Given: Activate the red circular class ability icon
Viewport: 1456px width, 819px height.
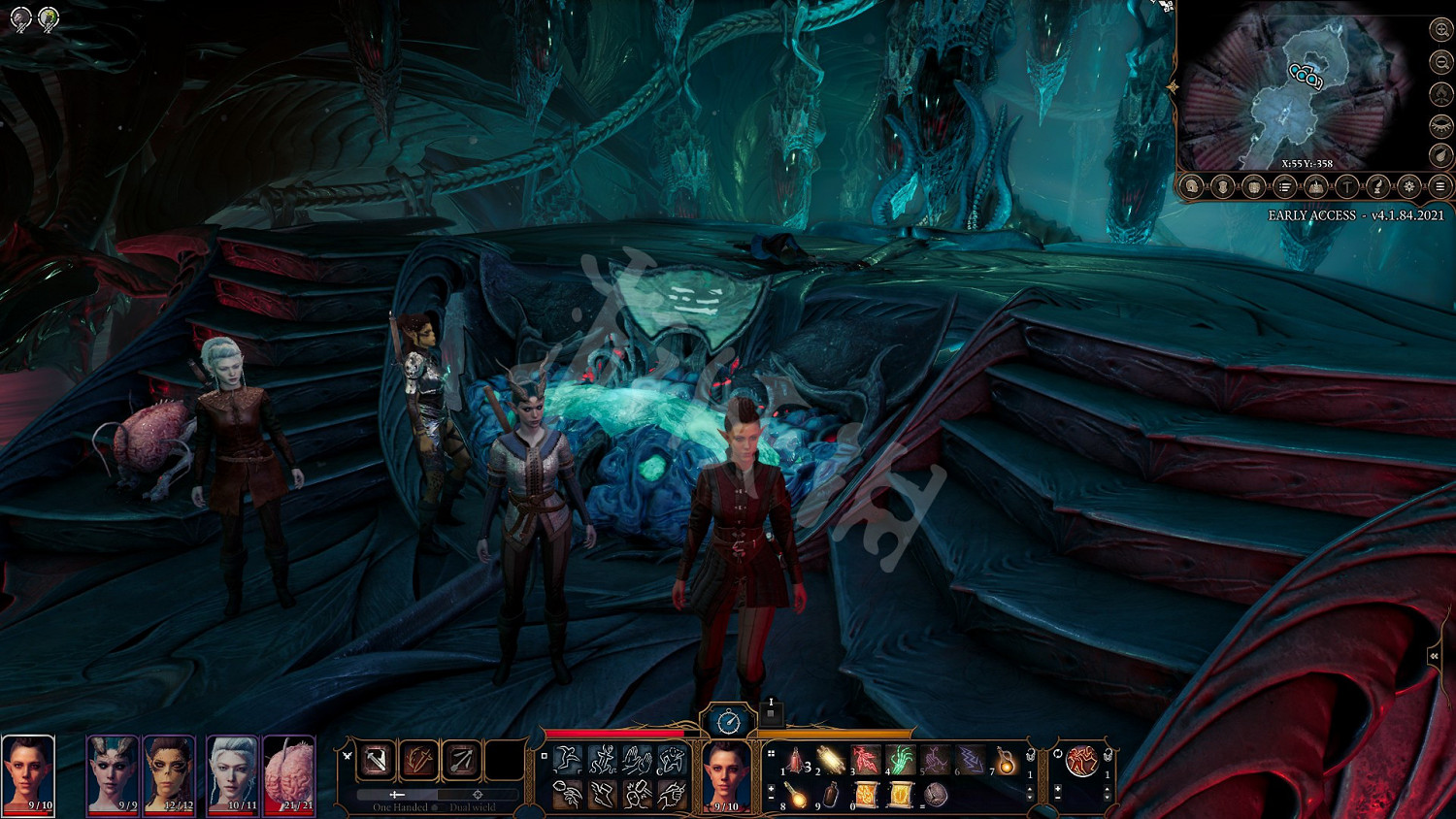Looking at the screenshot, I should click(x=1081, y=762).
